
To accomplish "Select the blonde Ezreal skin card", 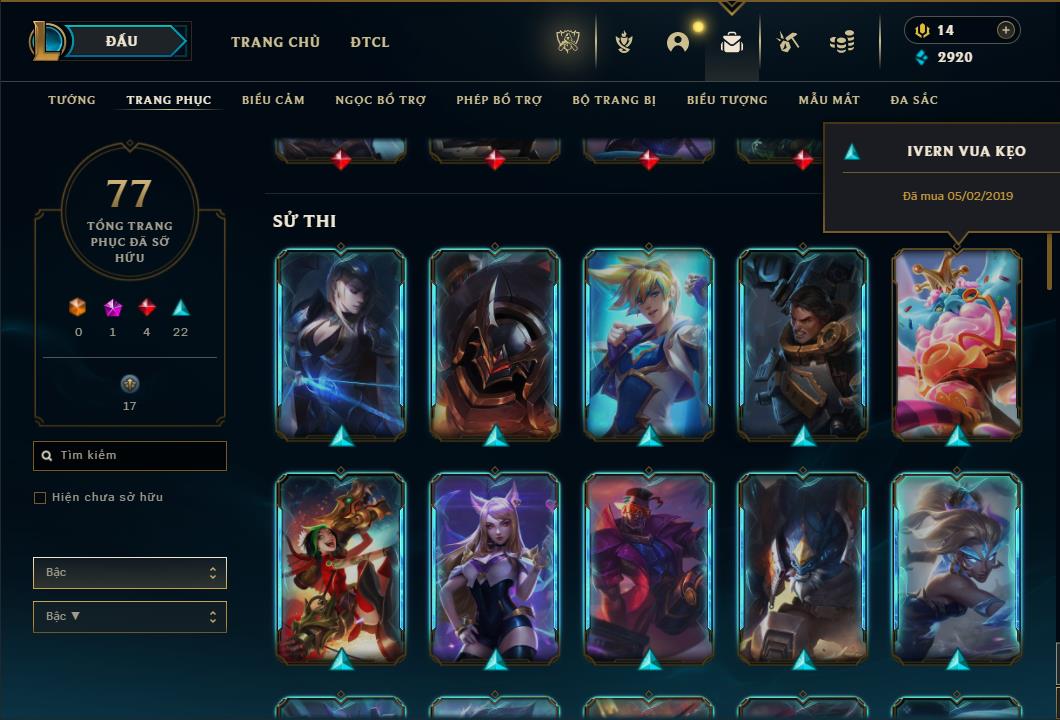I will pyautogui.click(x=649, y=343).
